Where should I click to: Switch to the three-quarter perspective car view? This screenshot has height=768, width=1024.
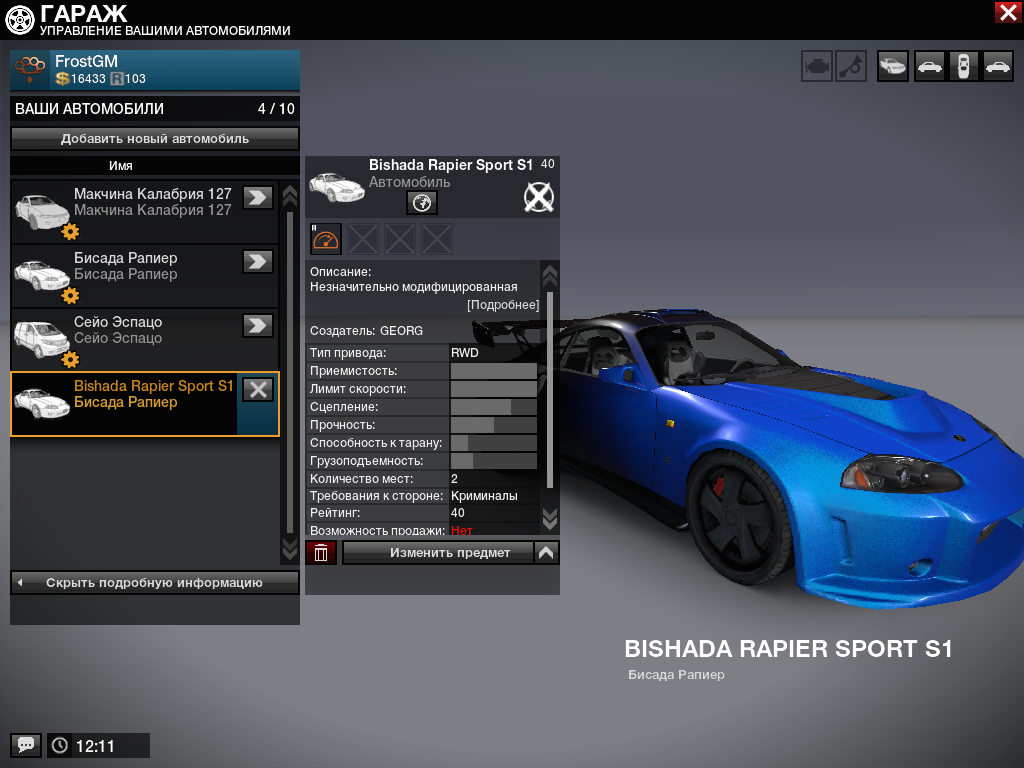pos(893,66)
